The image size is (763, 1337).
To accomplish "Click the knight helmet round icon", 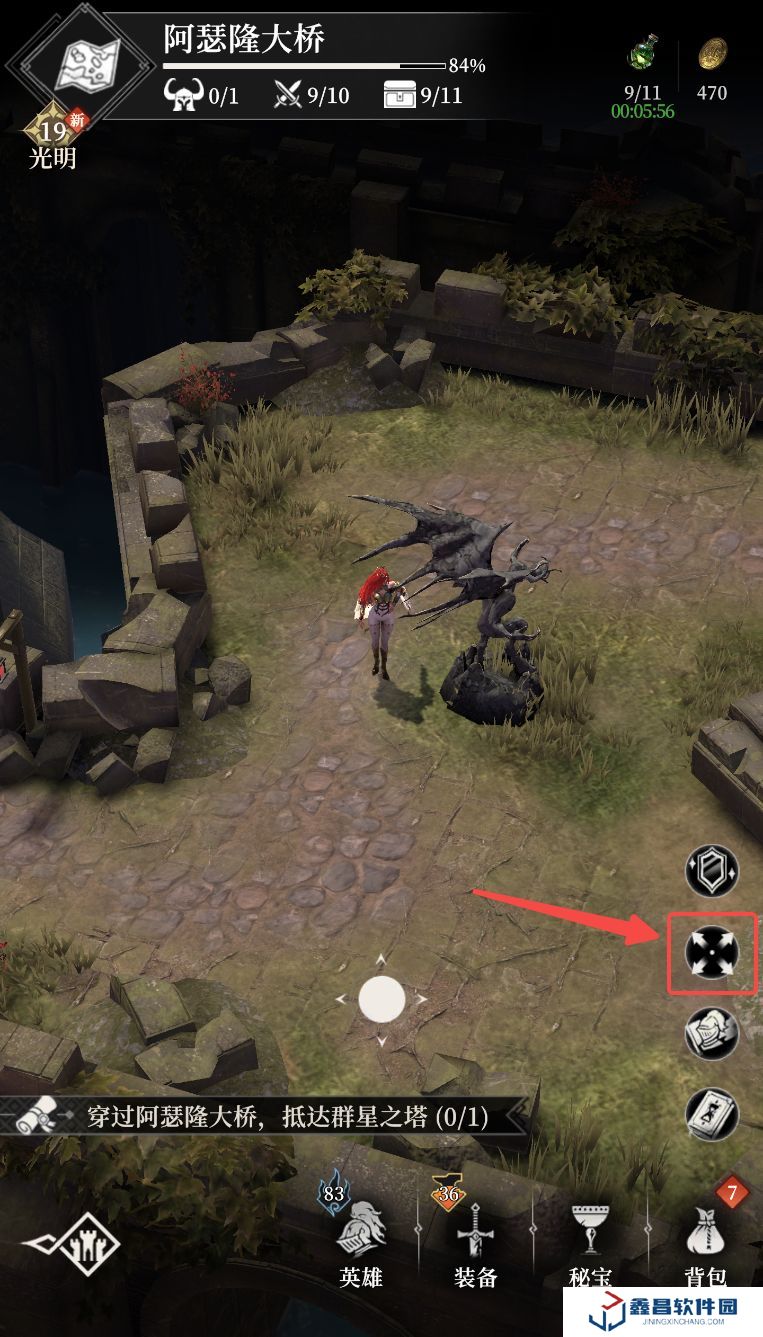I will point(712,1033).
